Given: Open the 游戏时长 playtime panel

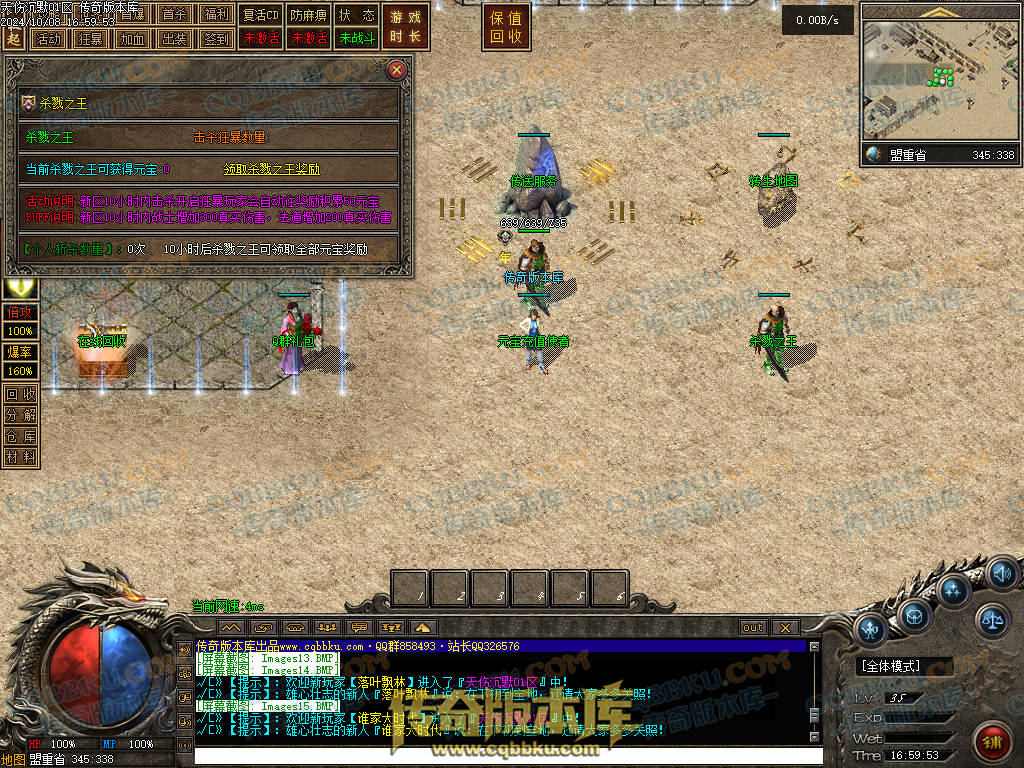Looking at the screenshot, I should 405,27.
